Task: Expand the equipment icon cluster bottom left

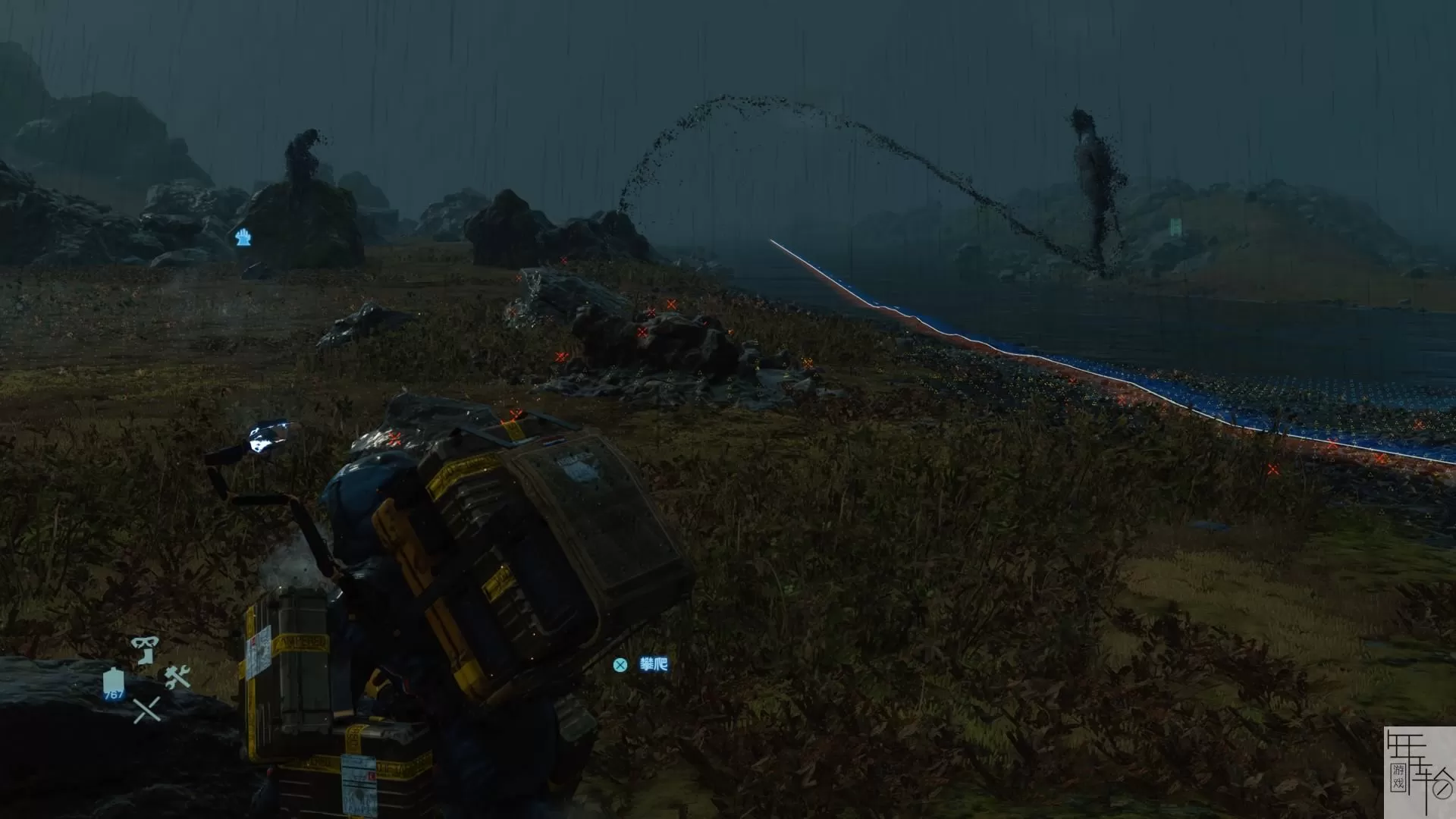Action: (x=146, y=675)
